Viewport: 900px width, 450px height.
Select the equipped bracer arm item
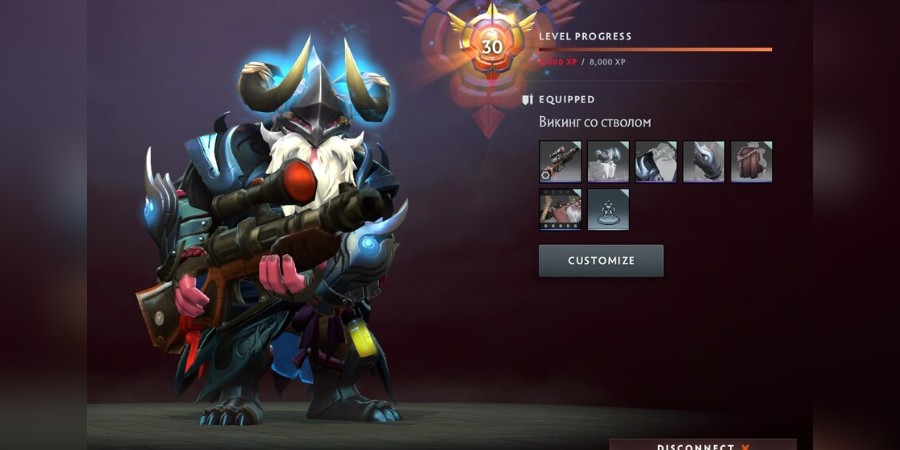point(704,161)
